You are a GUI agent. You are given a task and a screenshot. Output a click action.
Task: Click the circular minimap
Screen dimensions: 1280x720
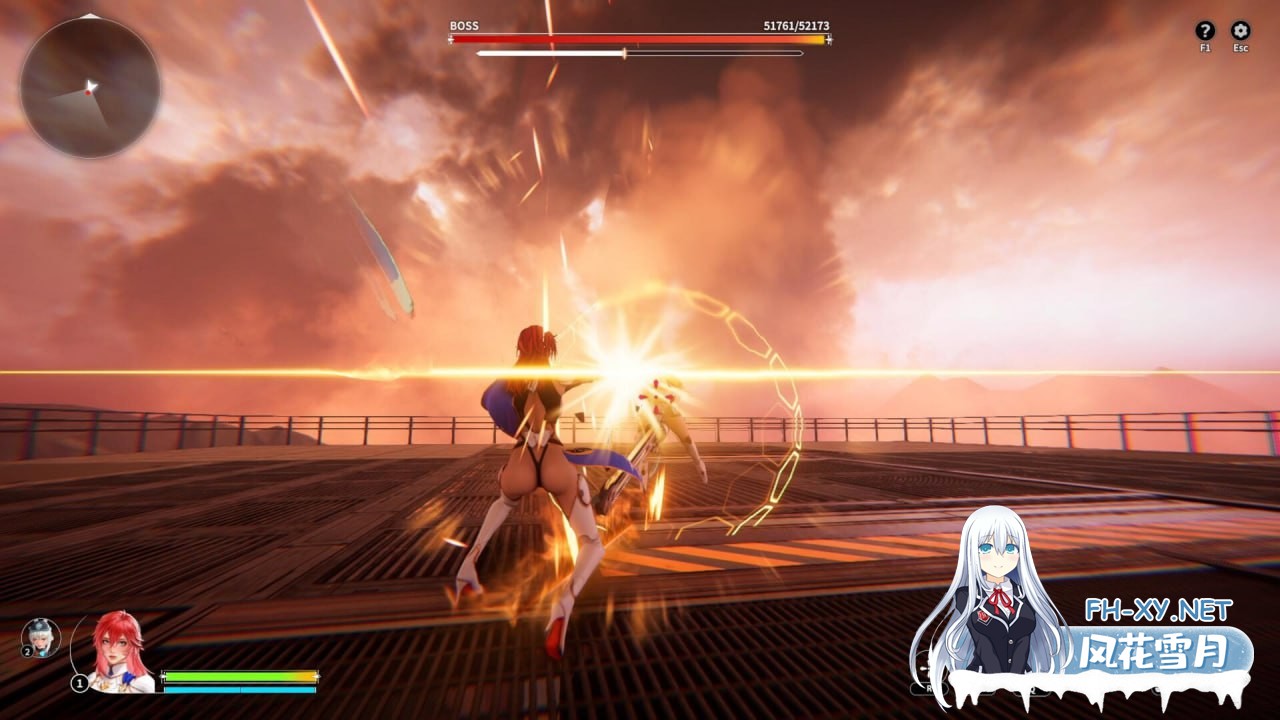90,87
